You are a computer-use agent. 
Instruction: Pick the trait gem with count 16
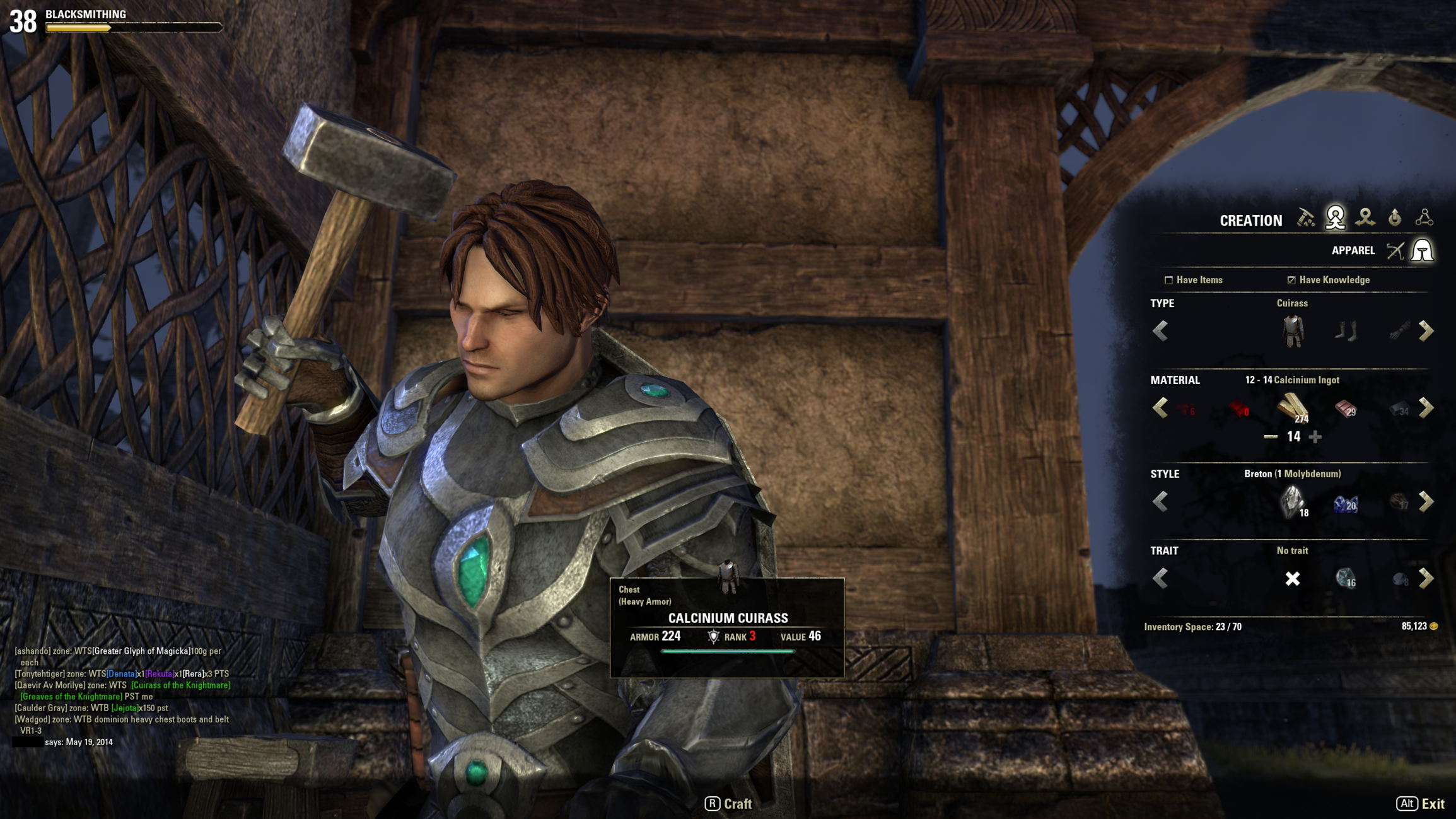tap(1346, 578)
